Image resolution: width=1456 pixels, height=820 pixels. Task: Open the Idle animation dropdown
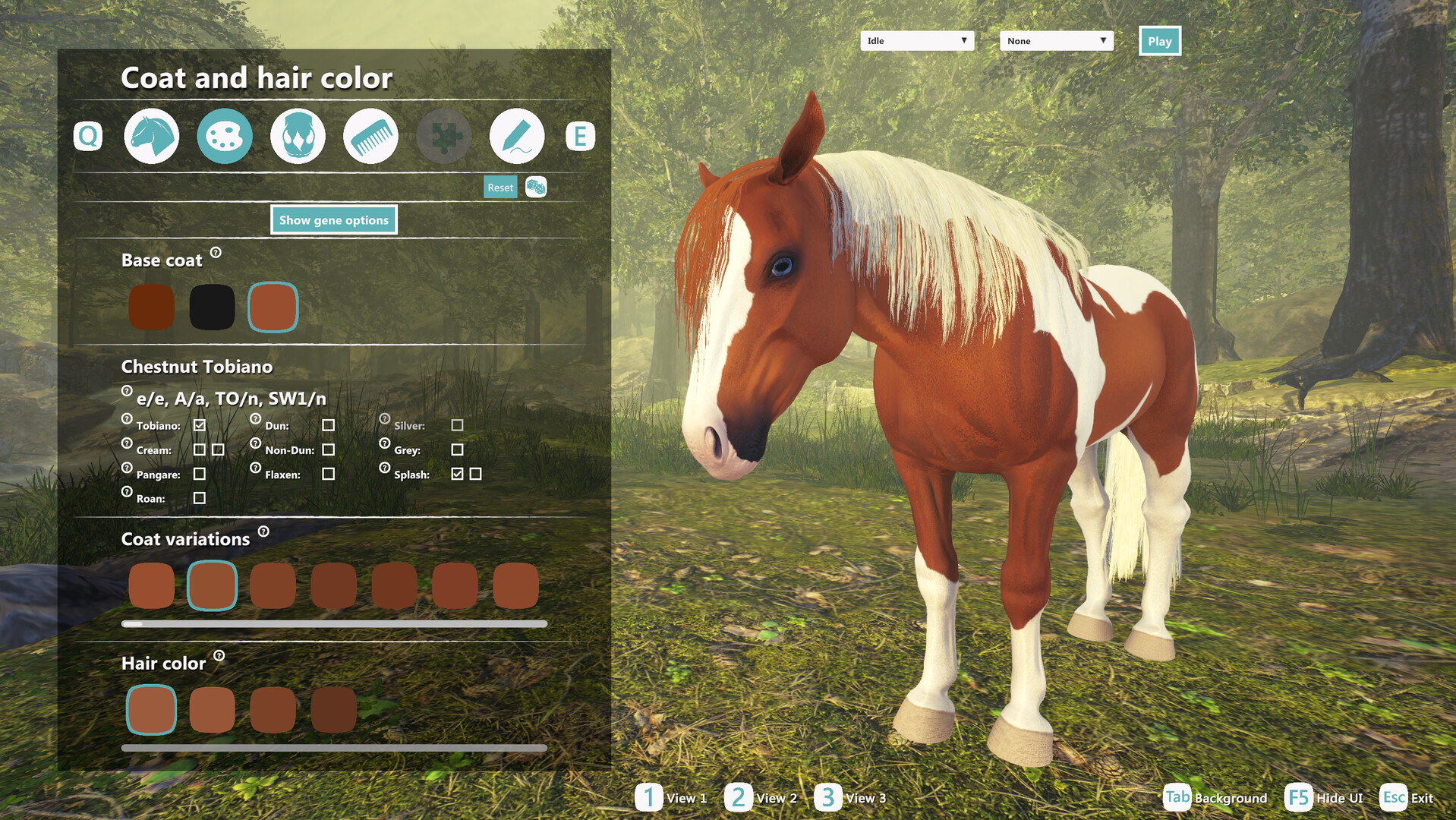tap(916, 40)
